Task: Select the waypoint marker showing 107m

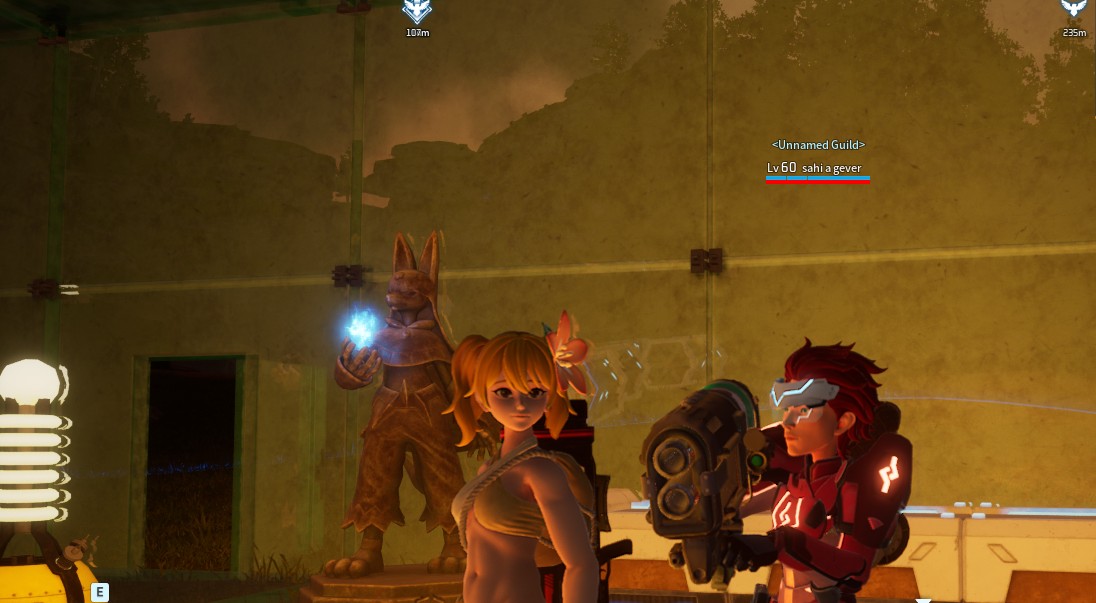Action: pyautogui.click(x=417, y=12)
